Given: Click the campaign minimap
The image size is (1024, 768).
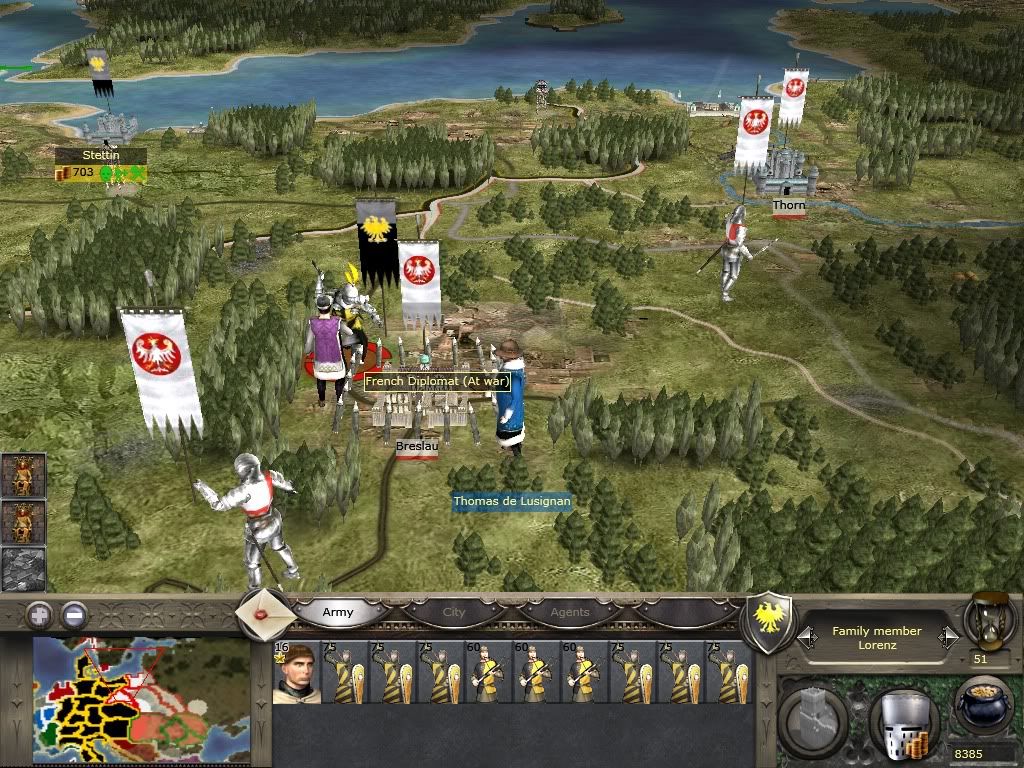Looking at the screenshot, I should [141, 701].
